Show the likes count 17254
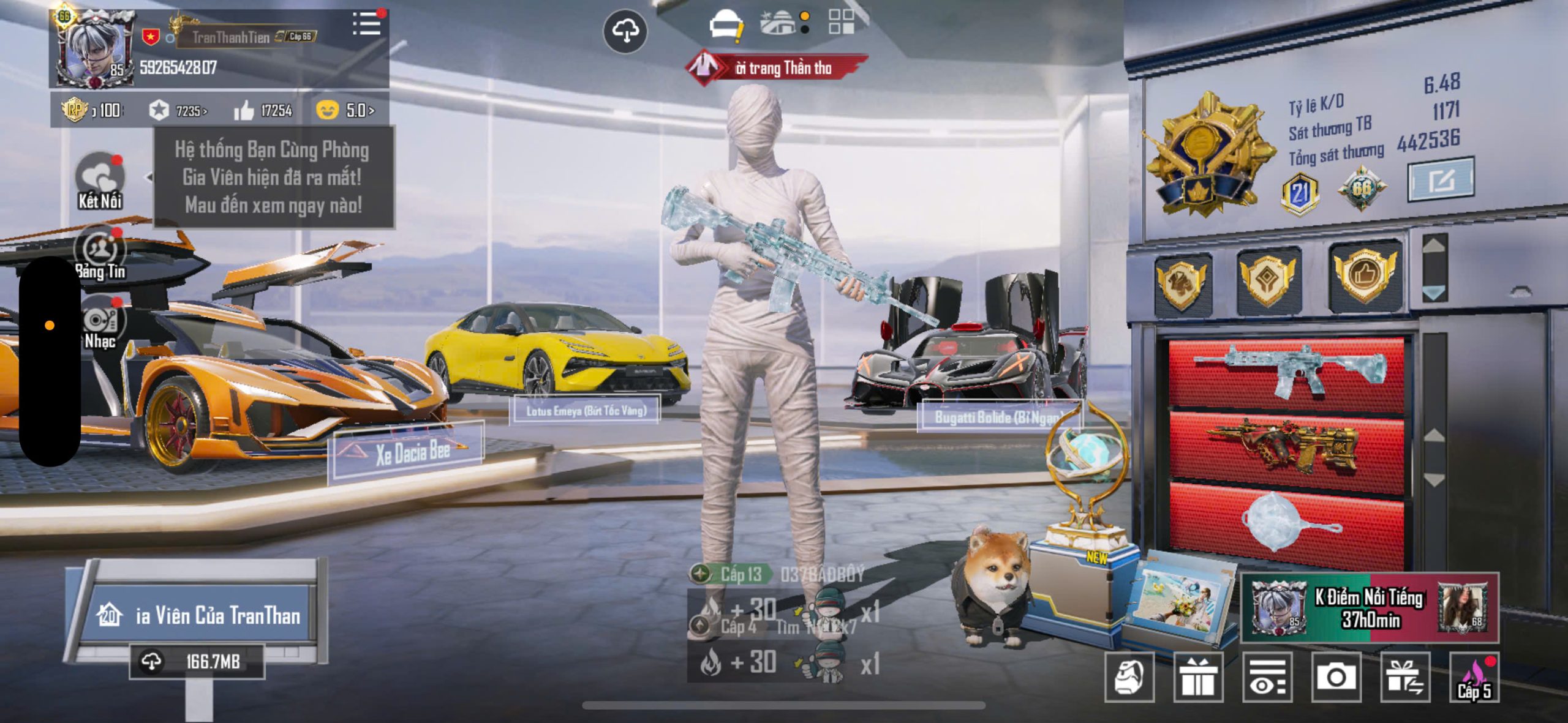The width and height of the screenshot is (1568, 723). tap(264, 110)
